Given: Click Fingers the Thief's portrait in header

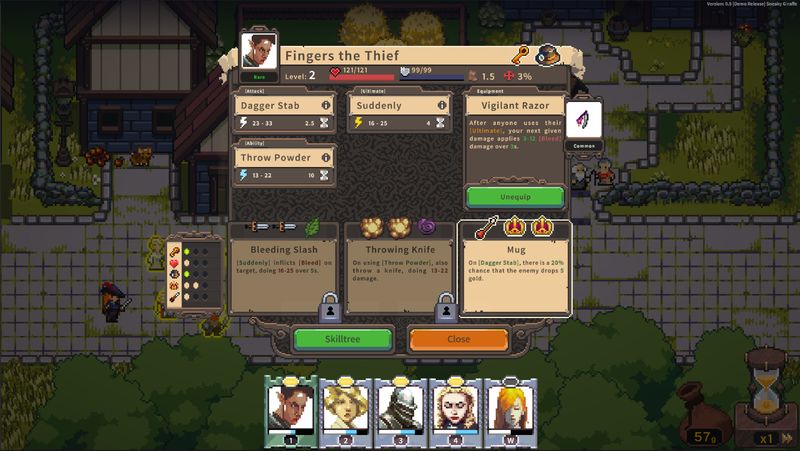Looking at the screenshot, I should click(259, 52).
